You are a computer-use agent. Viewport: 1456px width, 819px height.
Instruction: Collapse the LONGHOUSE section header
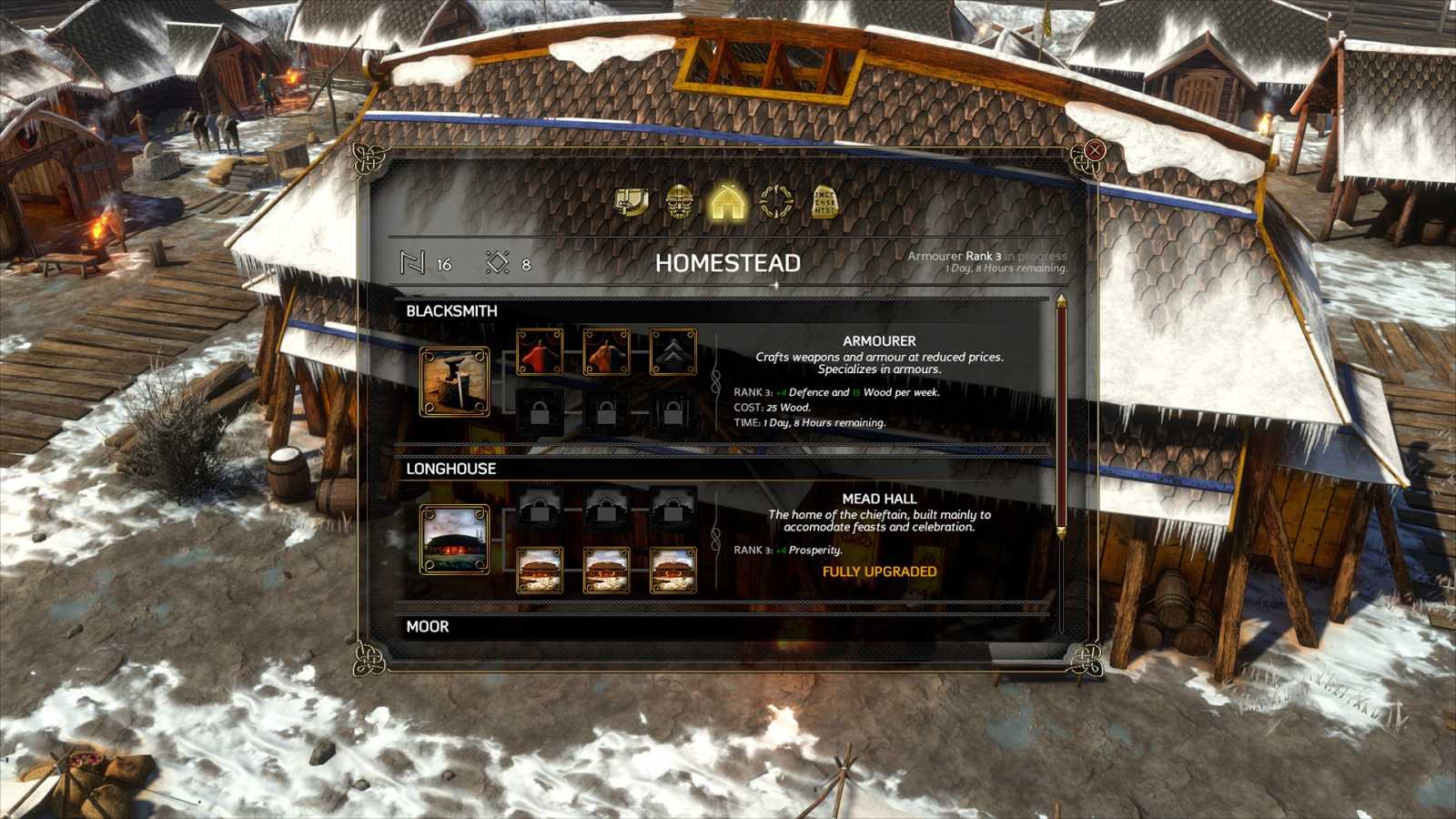pyautogui.click(x=450, y=469)
